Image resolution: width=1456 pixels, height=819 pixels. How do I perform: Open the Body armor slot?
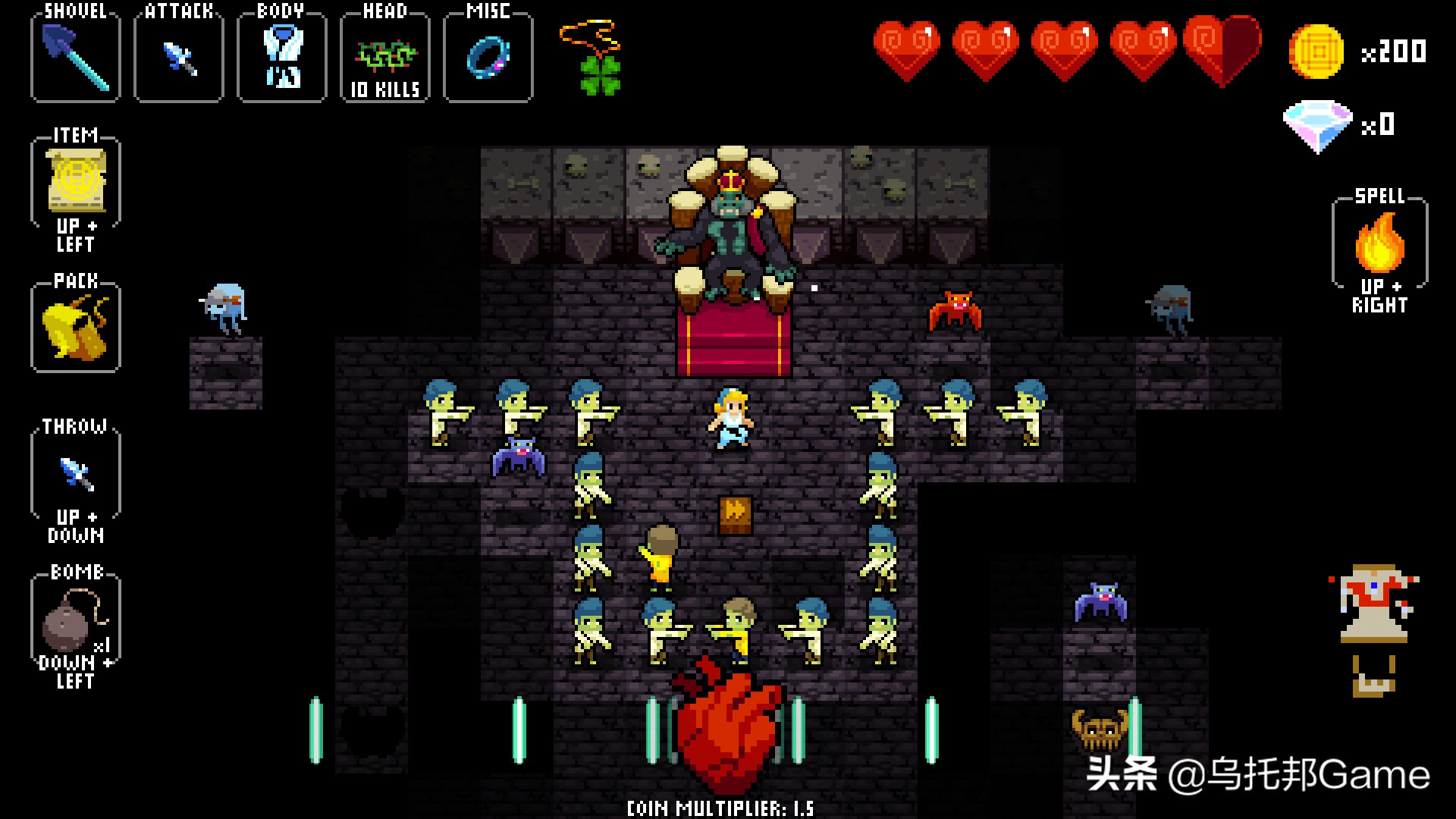point(282,58)
